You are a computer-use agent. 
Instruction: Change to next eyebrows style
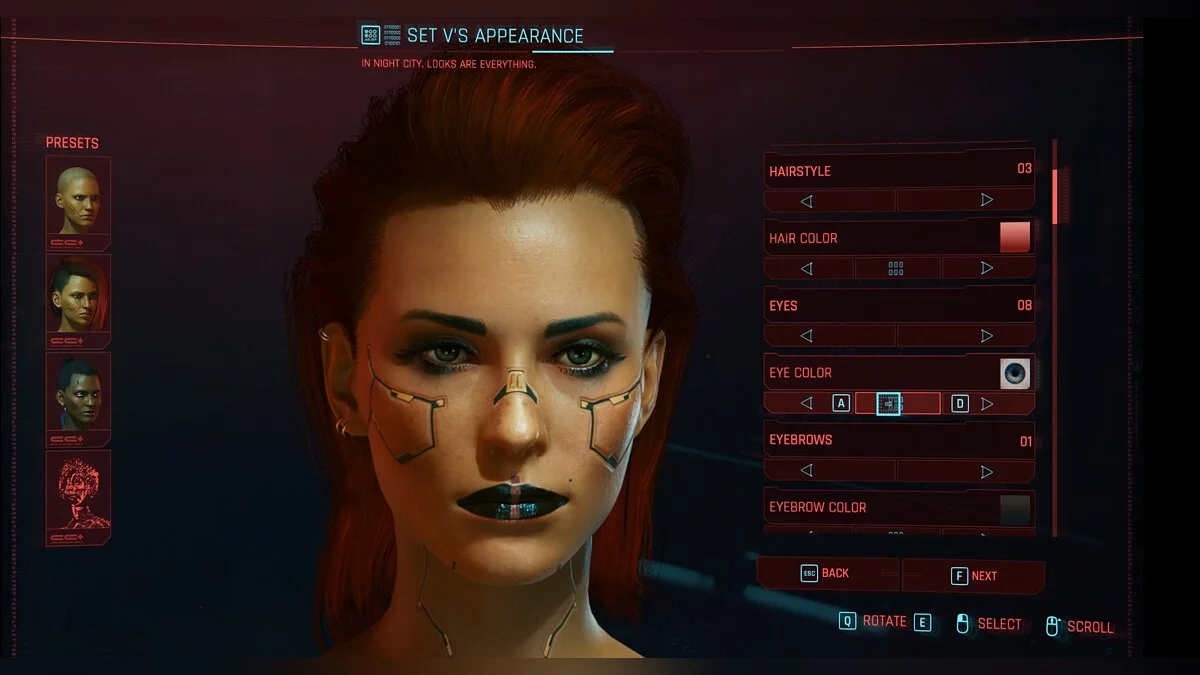[x=987, y=471]
